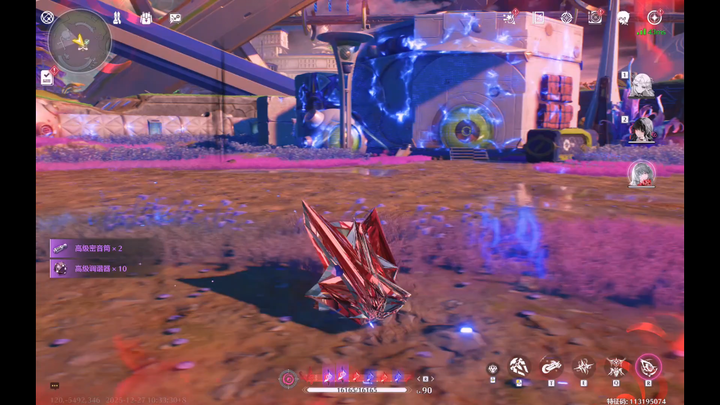Select the active character portrait with red flower
The image size is (720, 405).
[641, 173]
